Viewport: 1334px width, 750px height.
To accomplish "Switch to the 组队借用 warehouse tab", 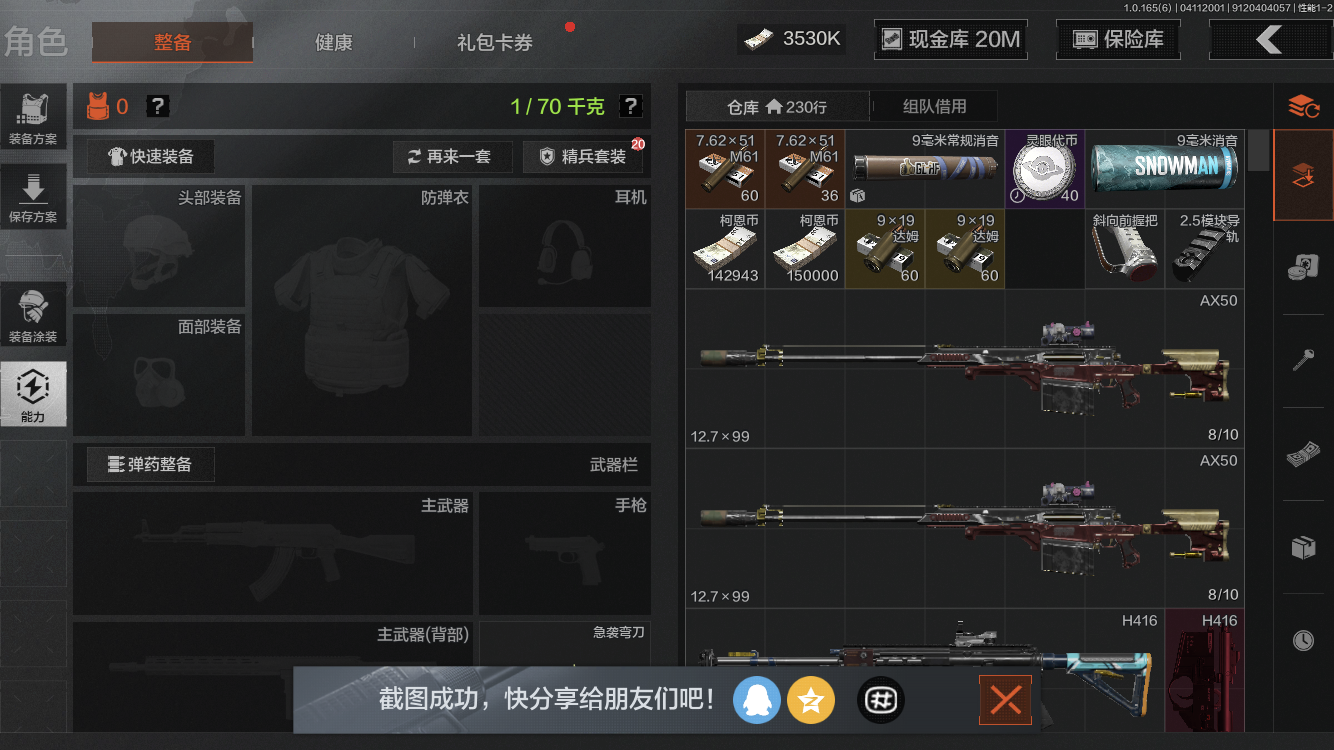I will 934,106.
